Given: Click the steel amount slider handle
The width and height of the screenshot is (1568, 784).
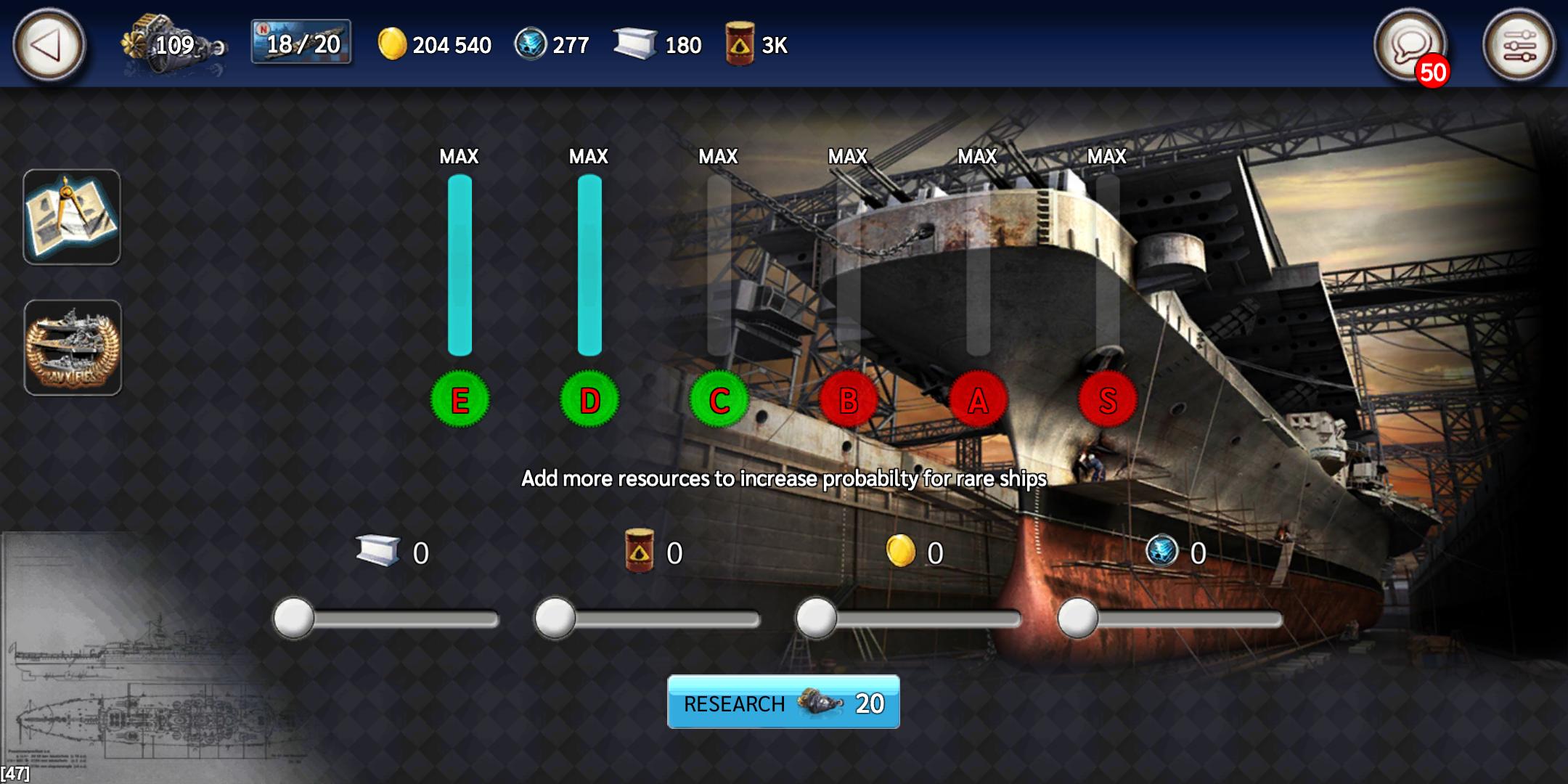Looking at the screenshot, I should (292, 618).
